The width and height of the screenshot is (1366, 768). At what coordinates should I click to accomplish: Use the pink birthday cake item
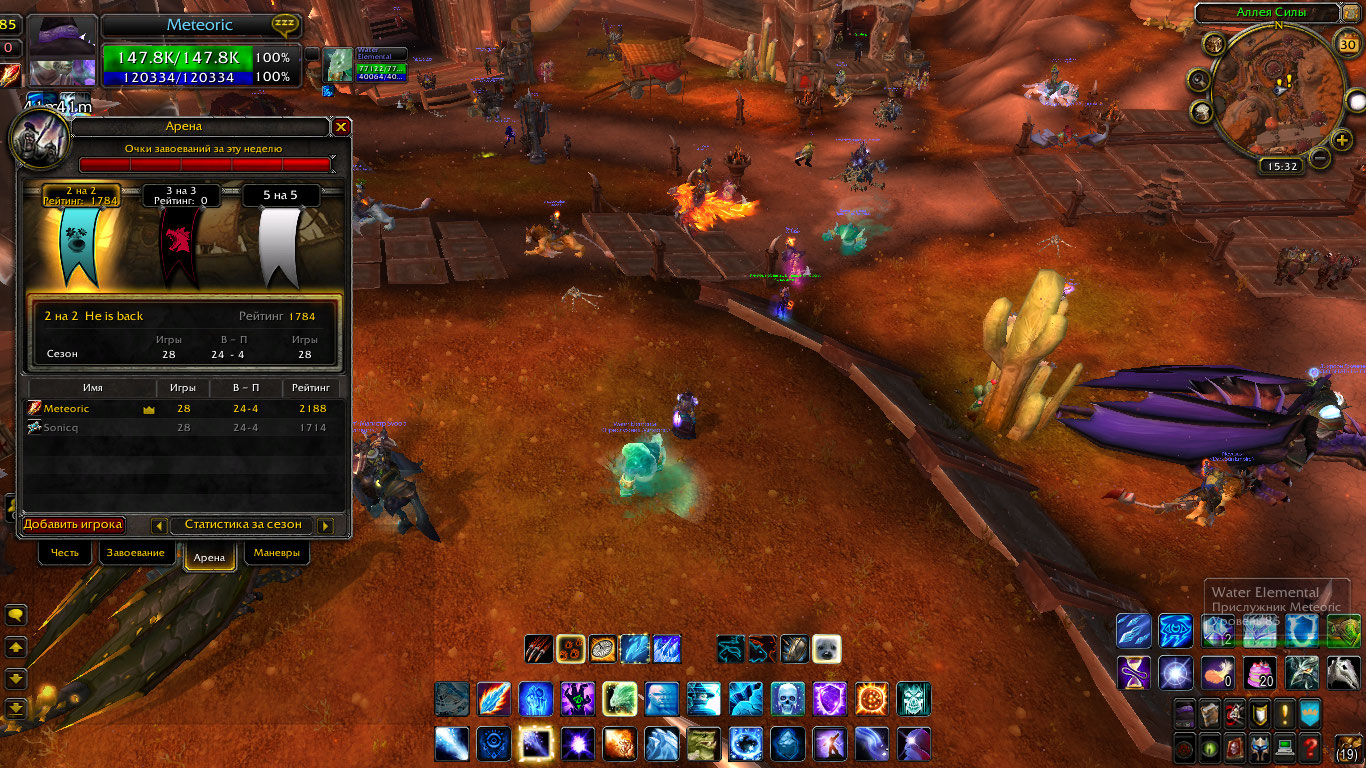click(x=1259, y=673)
